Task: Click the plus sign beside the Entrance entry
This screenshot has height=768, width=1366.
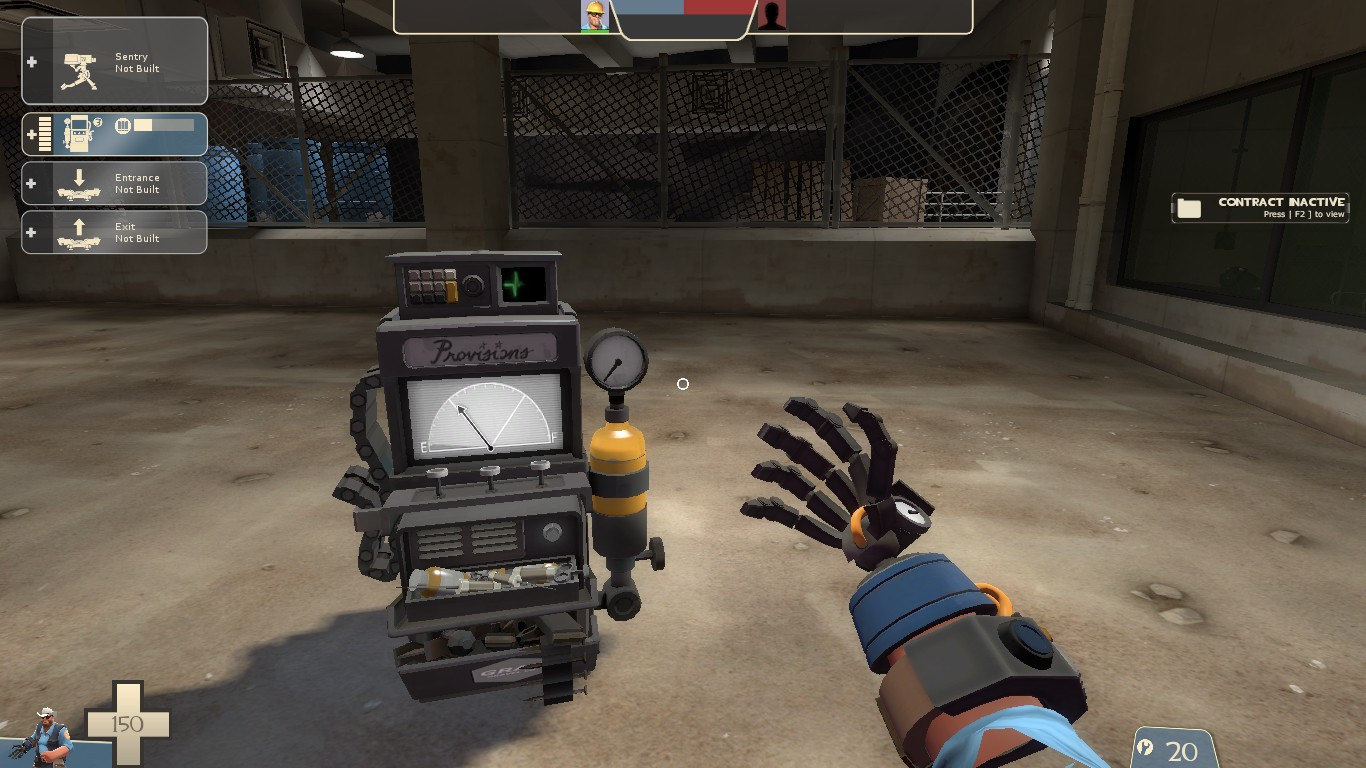Action: (30, 183)
